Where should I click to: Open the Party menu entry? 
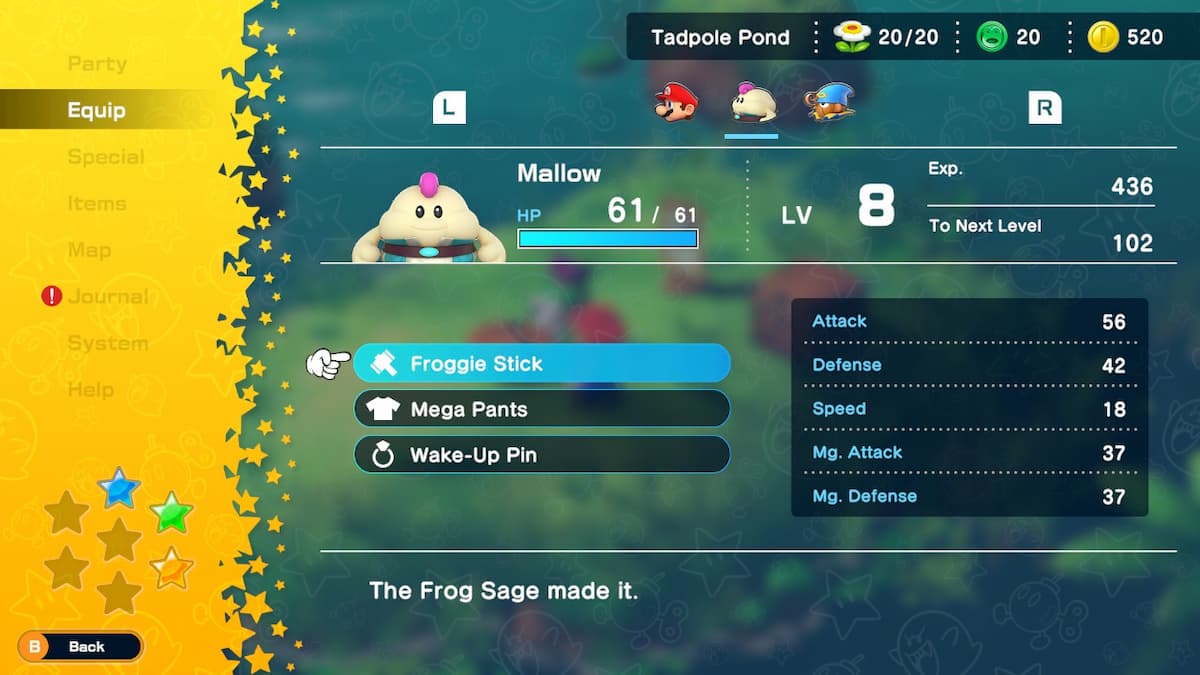(x=97, y=64)
